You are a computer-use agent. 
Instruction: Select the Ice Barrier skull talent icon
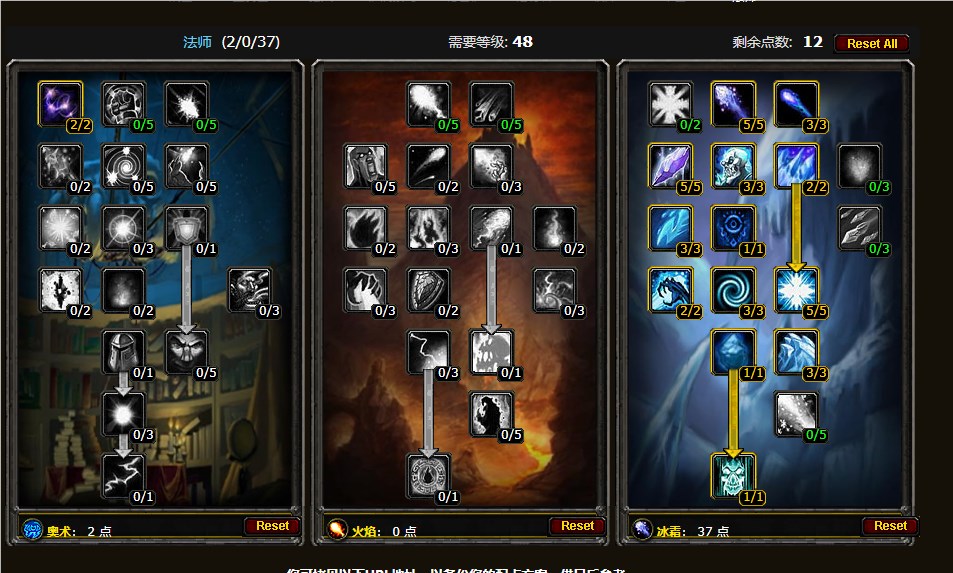(x=733, y=475)
